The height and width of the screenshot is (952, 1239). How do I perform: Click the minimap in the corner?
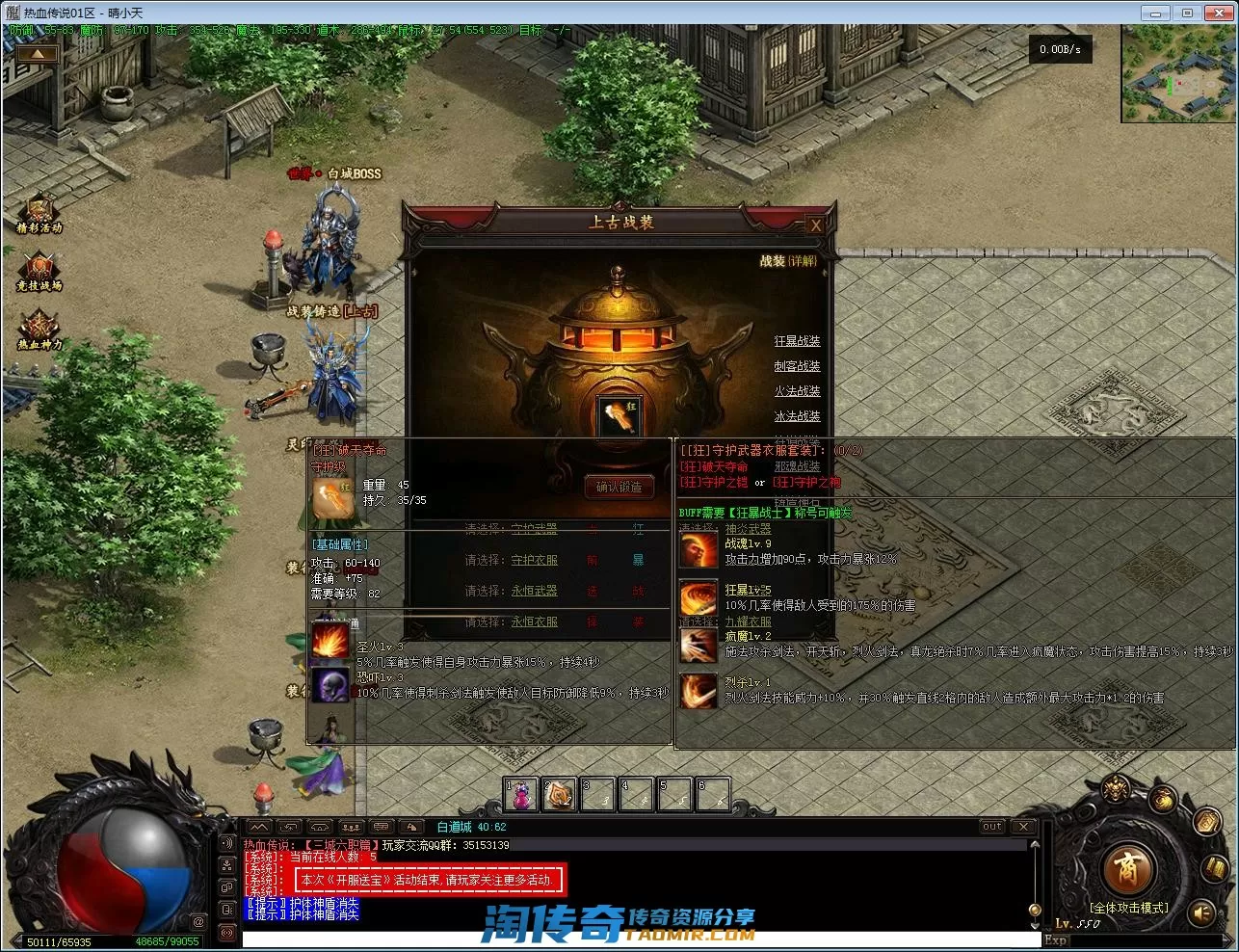coord(1178,74)
